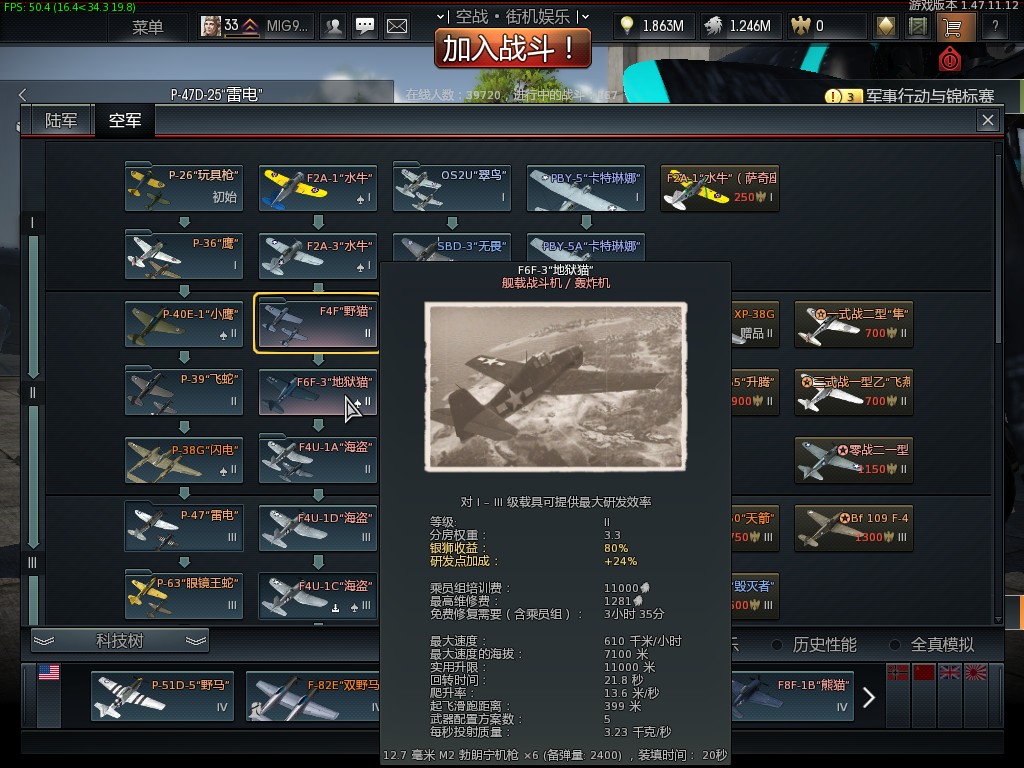The height and width of the screenshot is (768, 1024).
Task: Open the mail envelope inbox
Action: point(397,26)
